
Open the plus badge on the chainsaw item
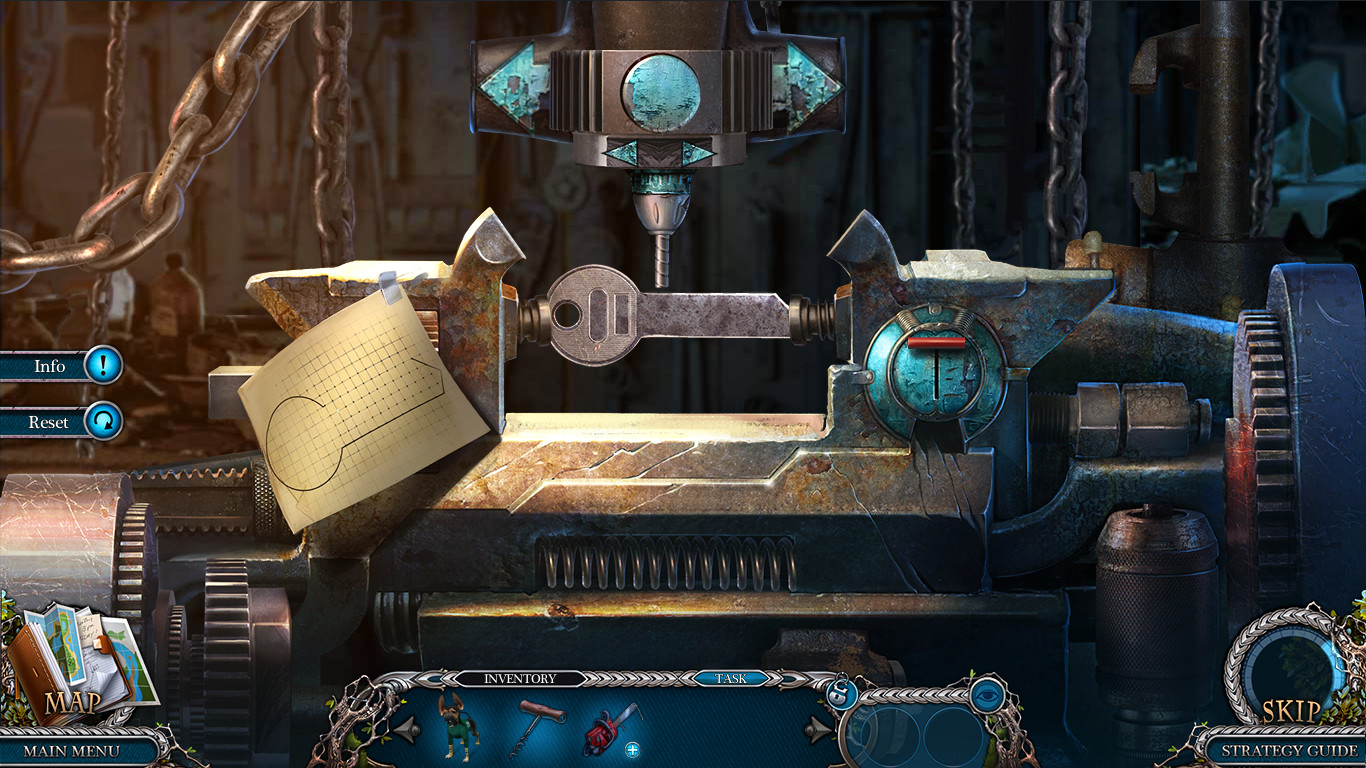pyautogui.click(x=632, y=748)
